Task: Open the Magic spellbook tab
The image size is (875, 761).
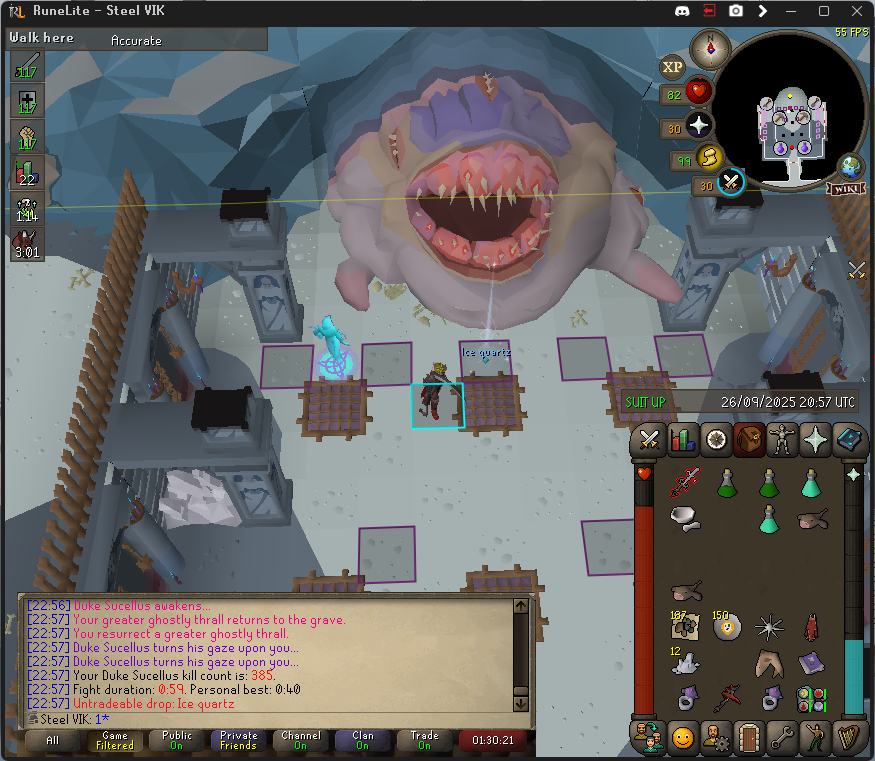Action: pyautogui.click(x=848, y=439)
